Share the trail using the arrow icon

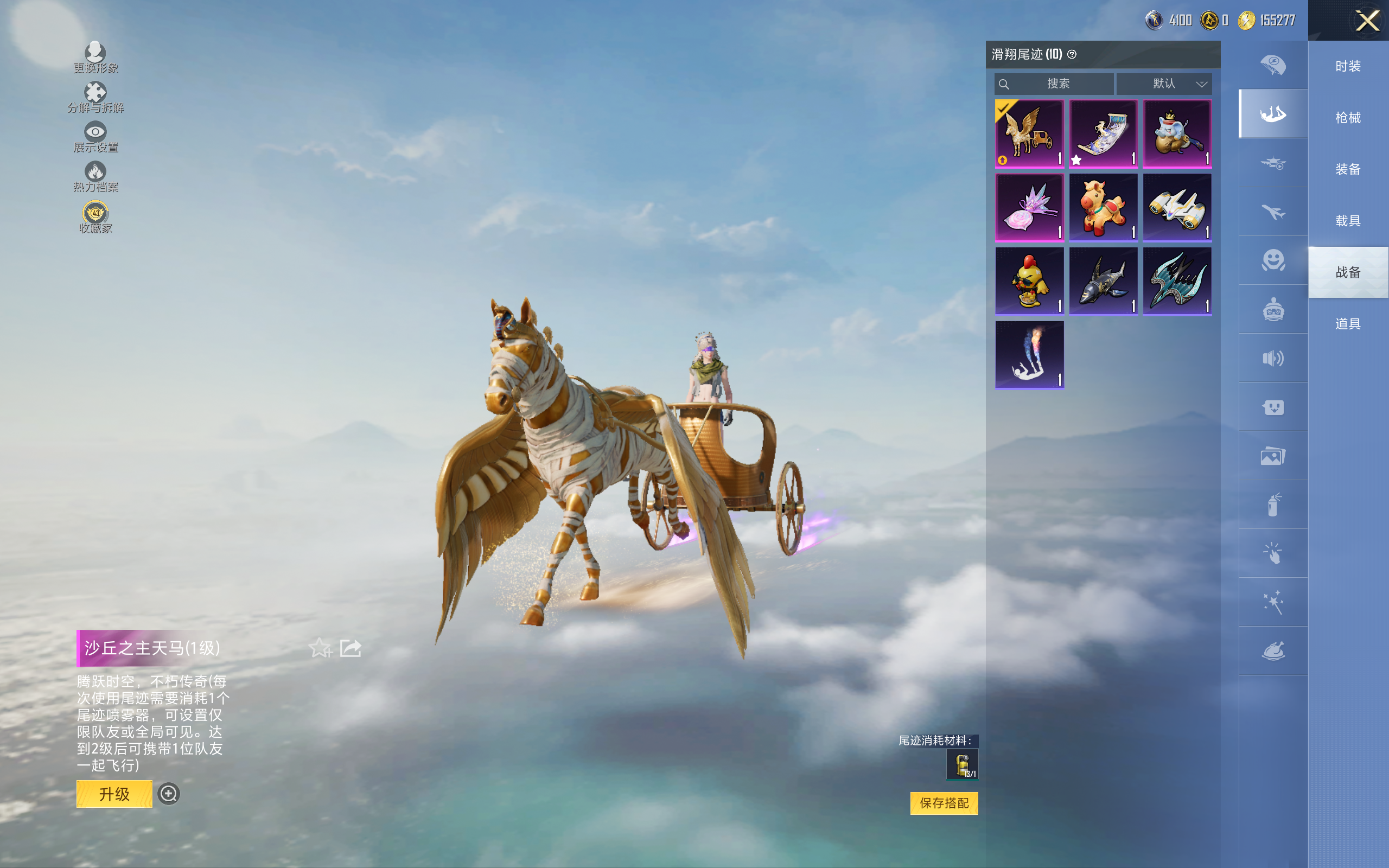(x=351, y=648)
